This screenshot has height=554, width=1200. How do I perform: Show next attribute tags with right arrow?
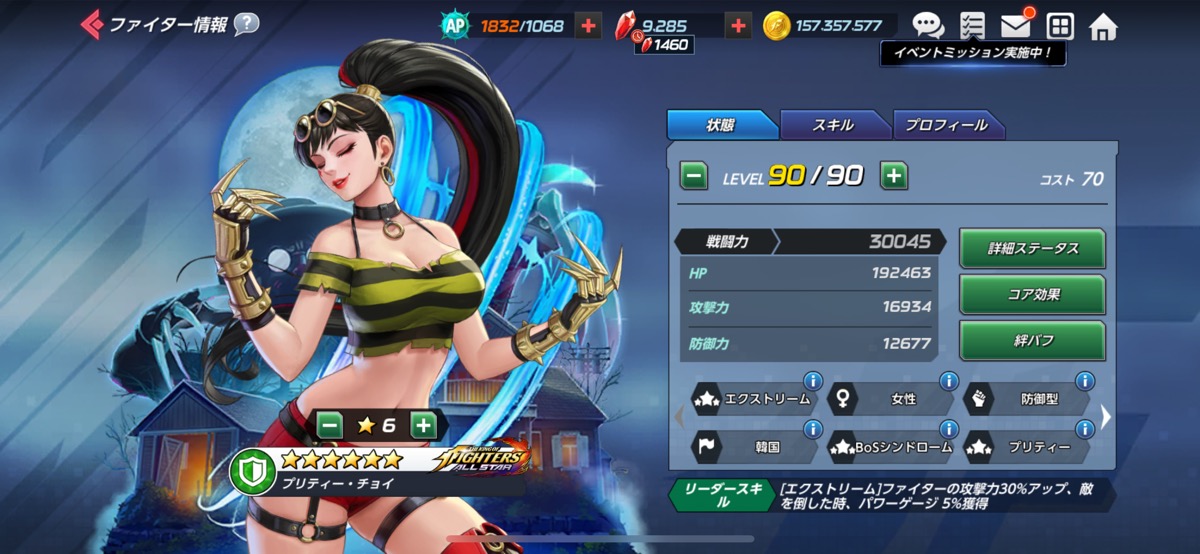coord(1106,415)
